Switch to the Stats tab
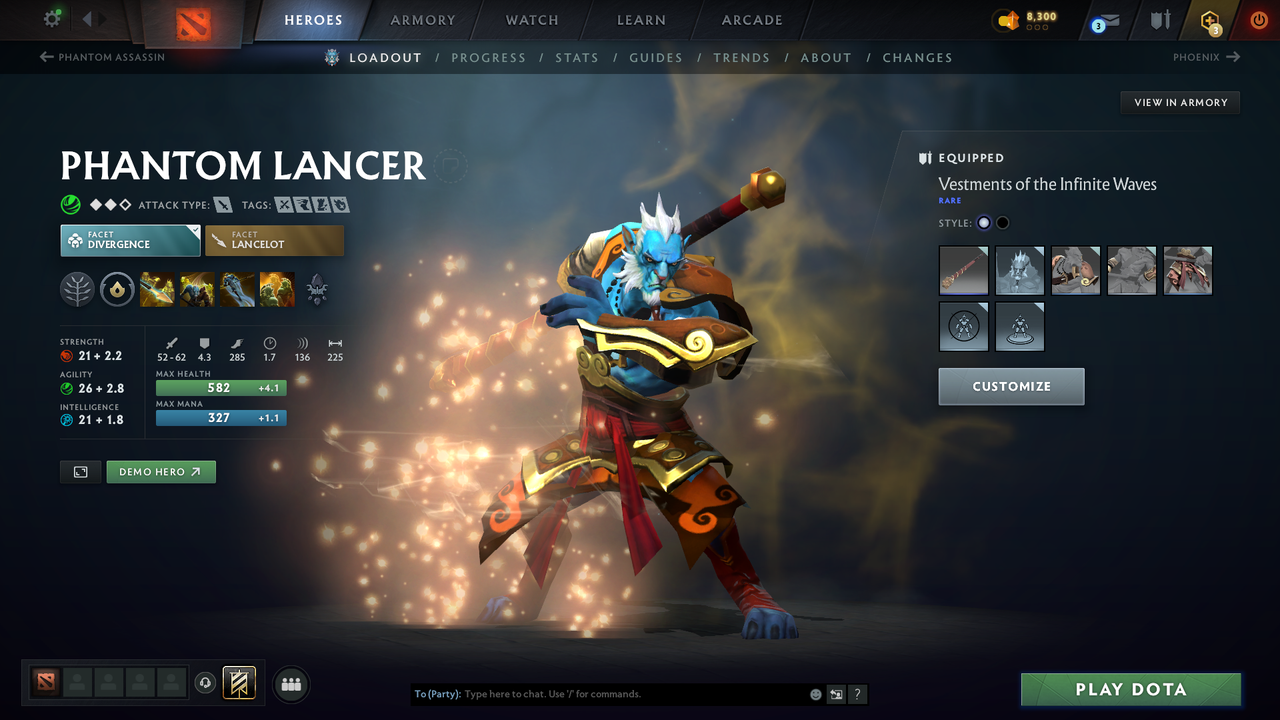 pos(577,57)
